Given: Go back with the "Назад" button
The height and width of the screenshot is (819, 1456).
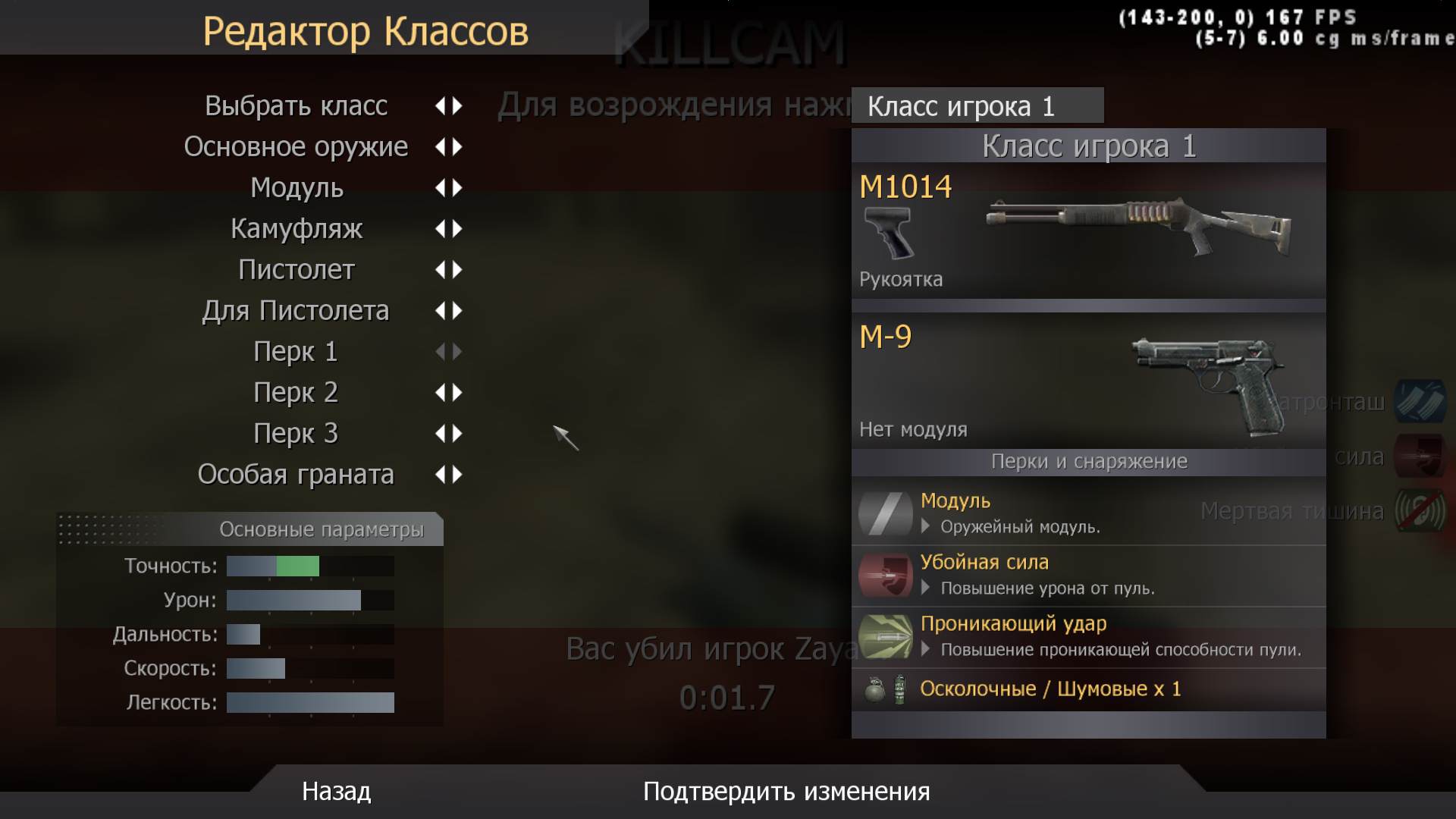Looking at the screenshot, I should (336, 792).
